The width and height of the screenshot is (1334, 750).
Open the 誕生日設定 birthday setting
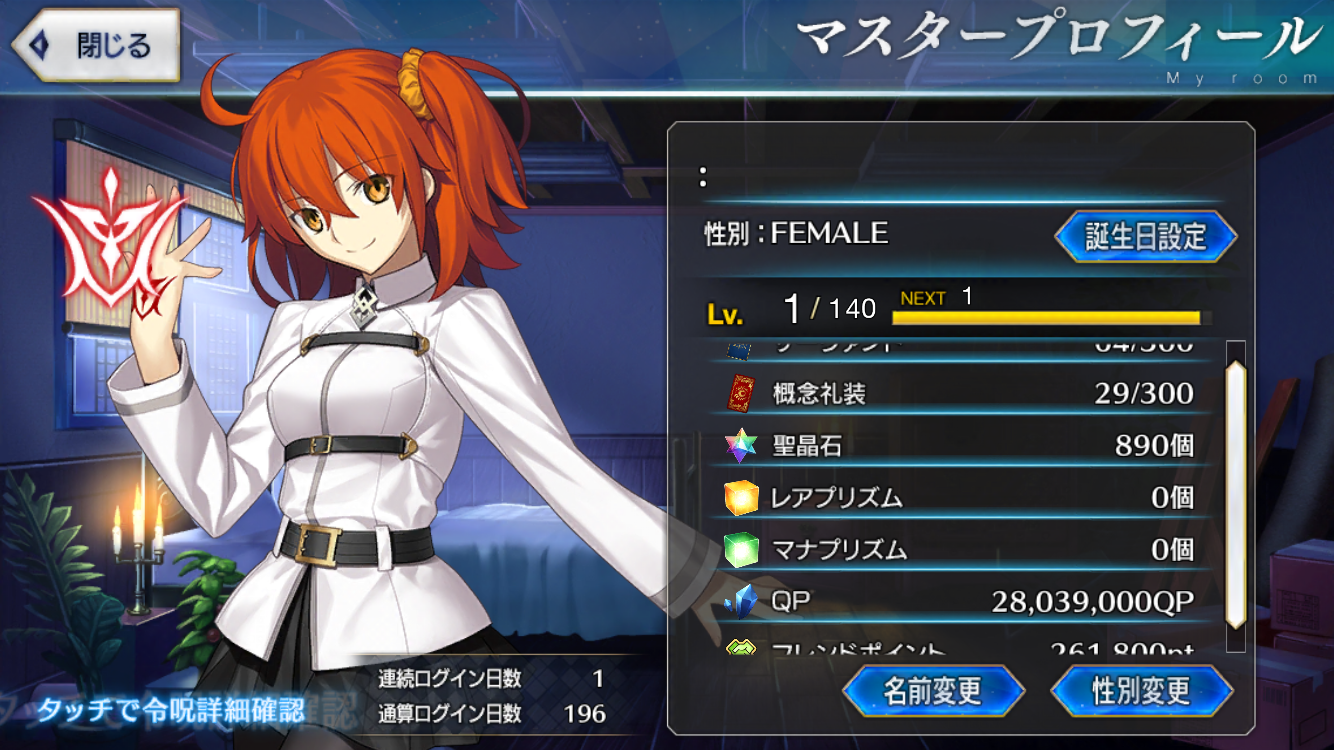[1145, 237]
